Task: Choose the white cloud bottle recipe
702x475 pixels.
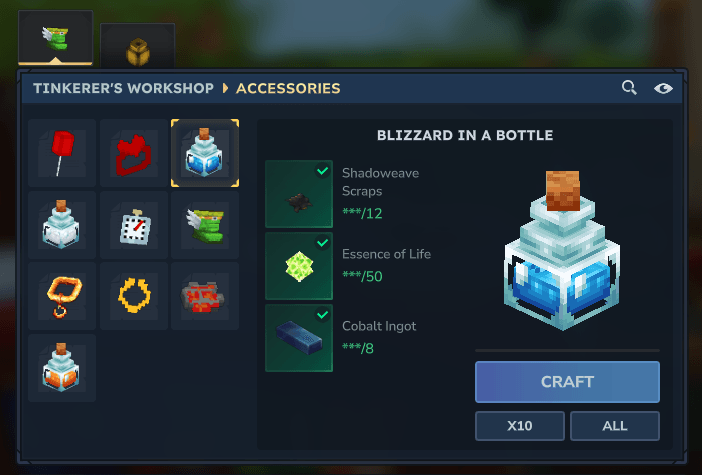Action: coord(62,225)
